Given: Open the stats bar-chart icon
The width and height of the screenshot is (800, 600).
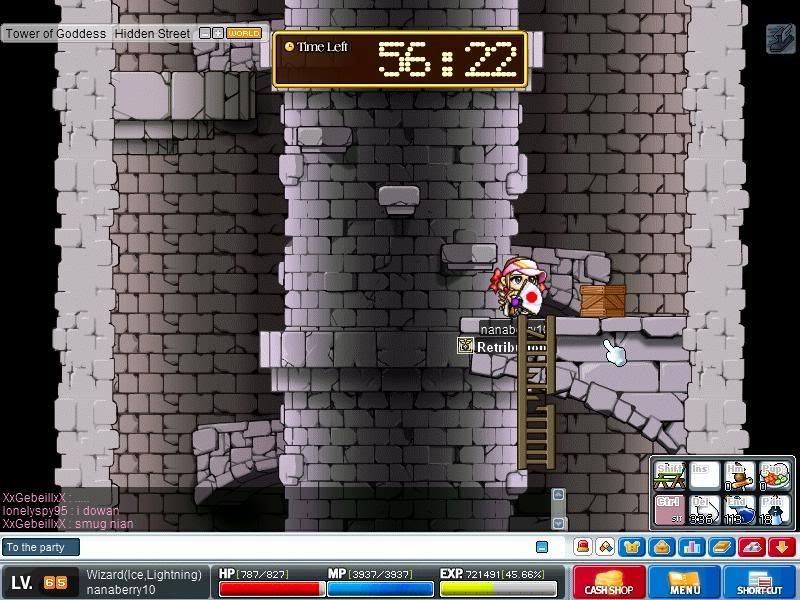Looking at the screenshot, I should (x=691, y=547).
